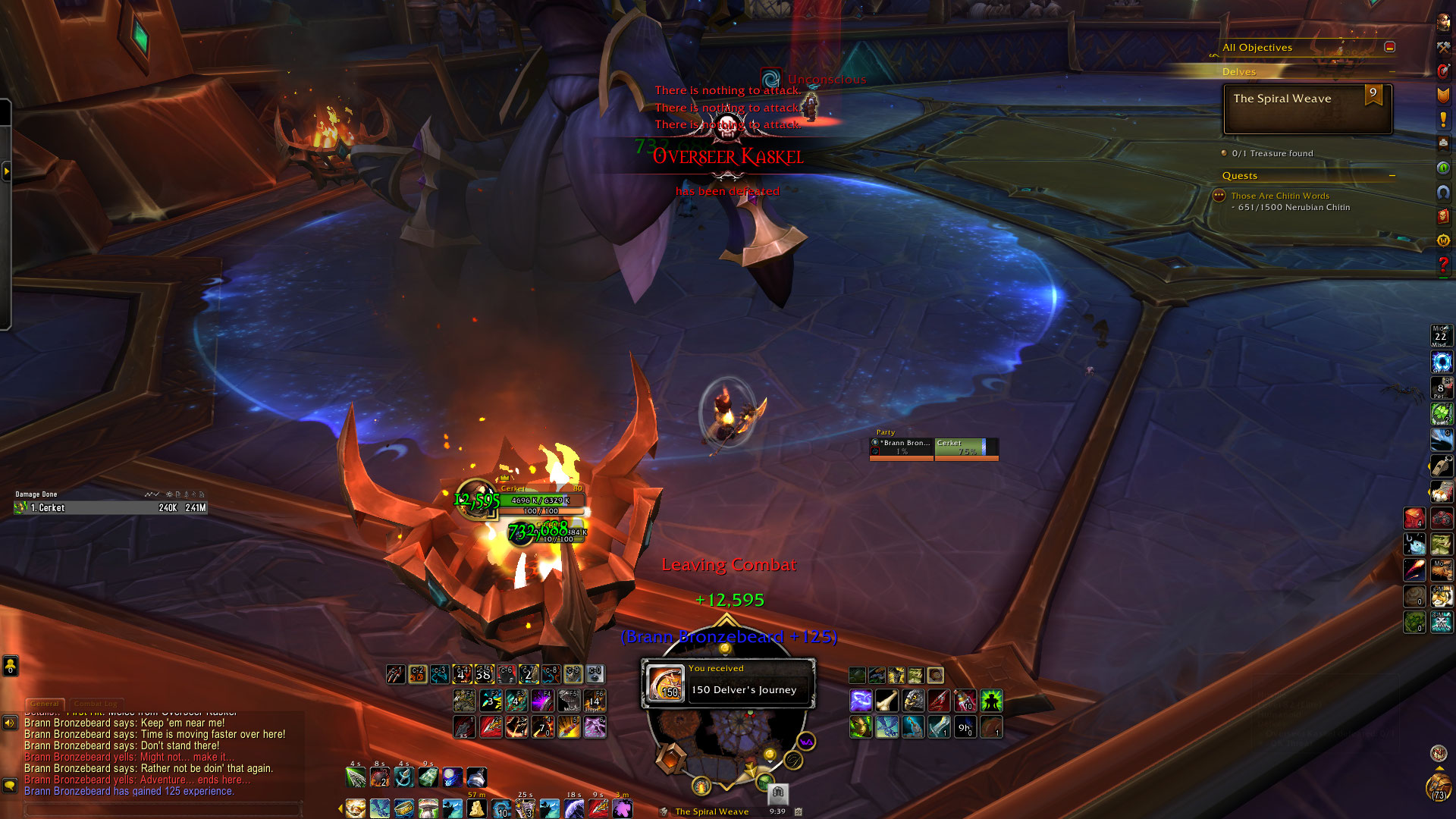Open the red skull Adventure Guide book
The image size is (1456, 819).
tap(1442, 217)
